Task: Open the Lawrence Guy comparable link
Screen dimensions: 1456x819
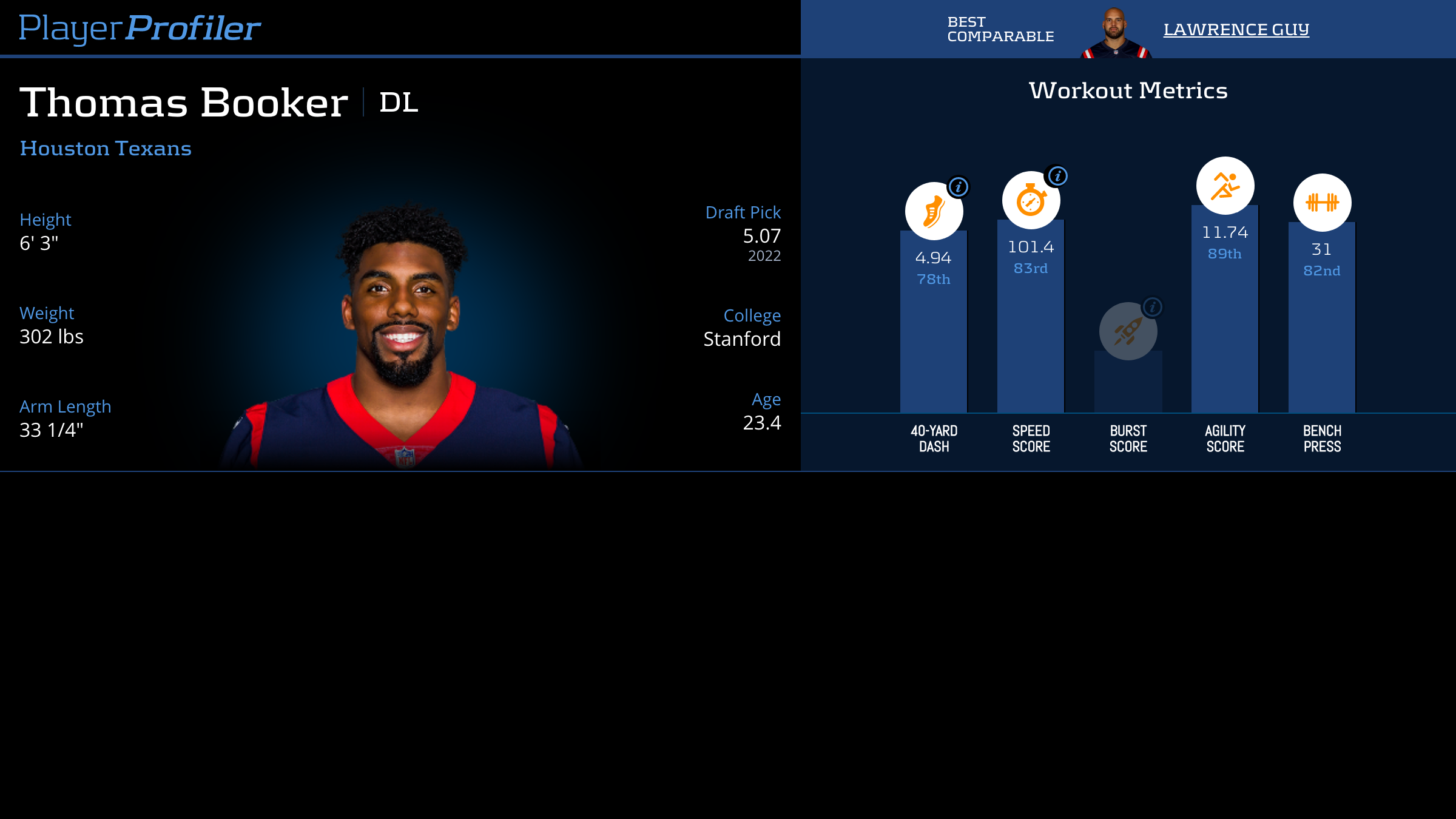Action: pos(1236,29)
